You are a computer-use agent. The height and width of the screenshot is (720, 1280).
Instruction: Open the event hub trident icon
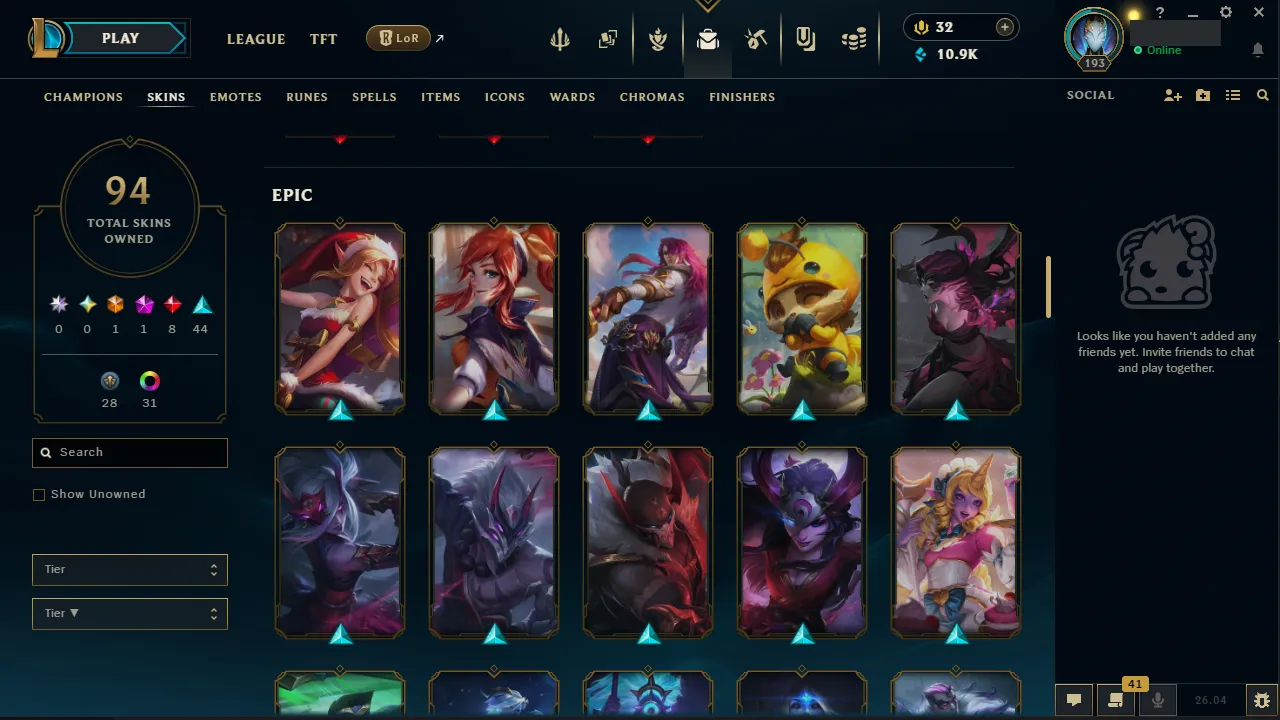[560, 39]
